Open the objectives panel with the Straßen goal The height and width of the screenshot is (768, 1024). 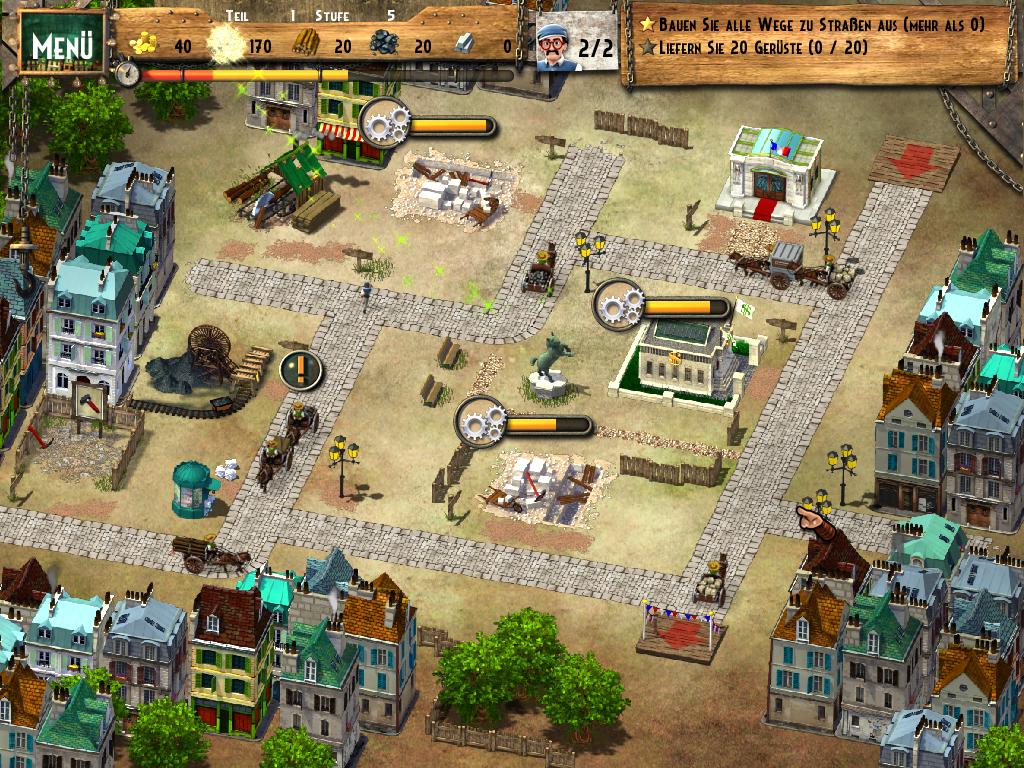pos(820,36)
